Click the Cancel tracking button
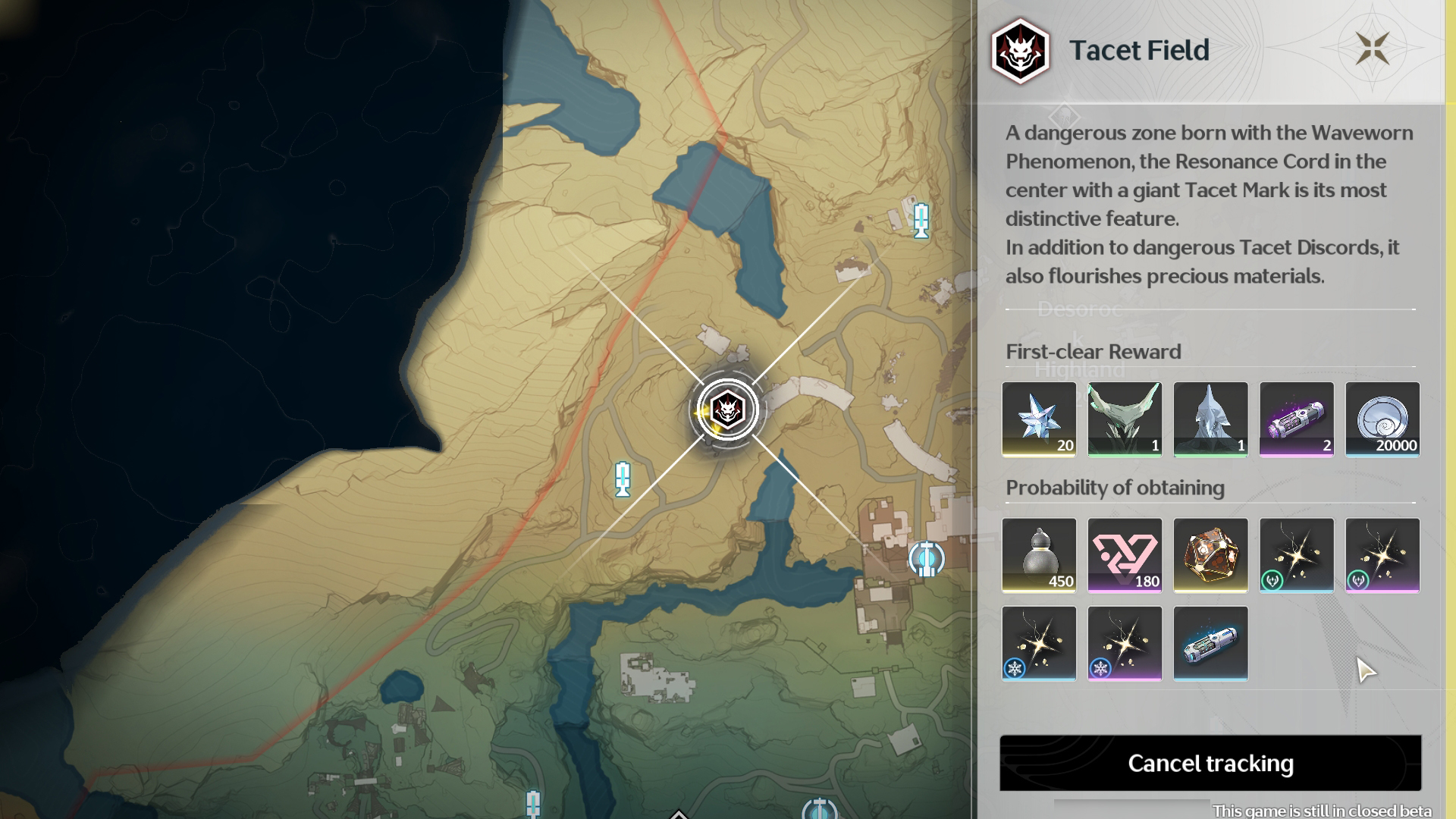Image resolution: width=1456 pixels, height=819 pixels. (1210, 763)
